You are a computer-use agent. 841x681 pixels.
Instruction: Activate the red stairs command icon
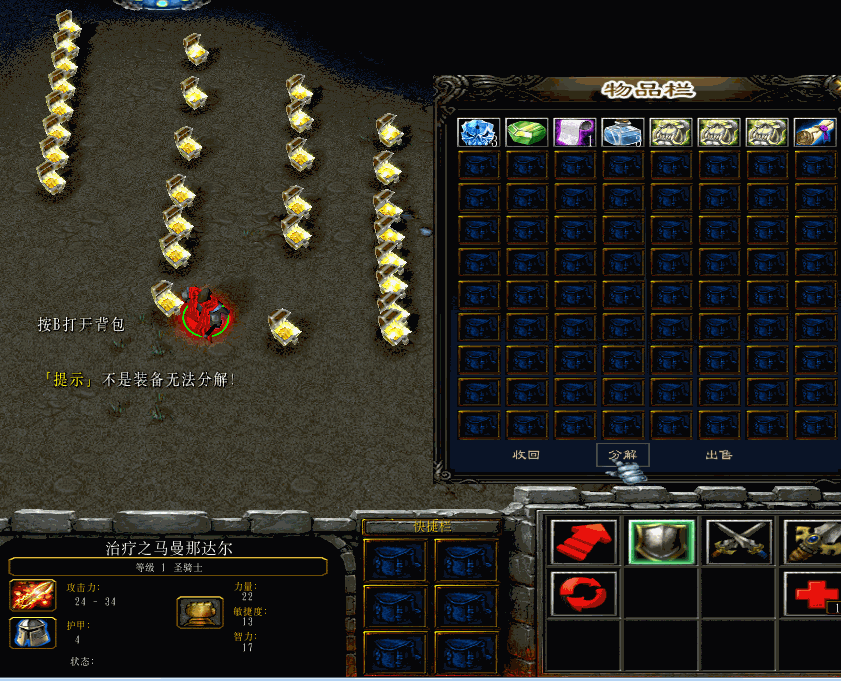click(x=583, y=541)
